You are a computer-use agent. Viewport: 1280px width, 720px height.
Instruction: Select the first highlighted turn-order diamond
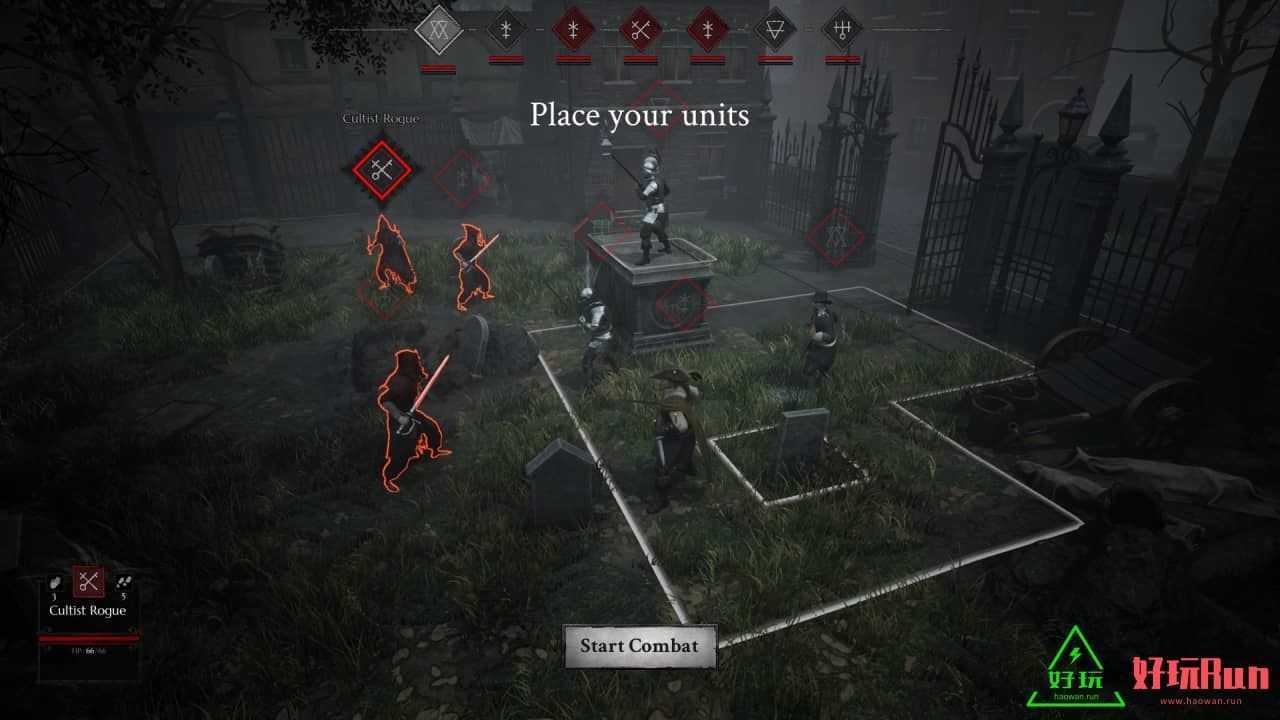click(x=439, y=29)
